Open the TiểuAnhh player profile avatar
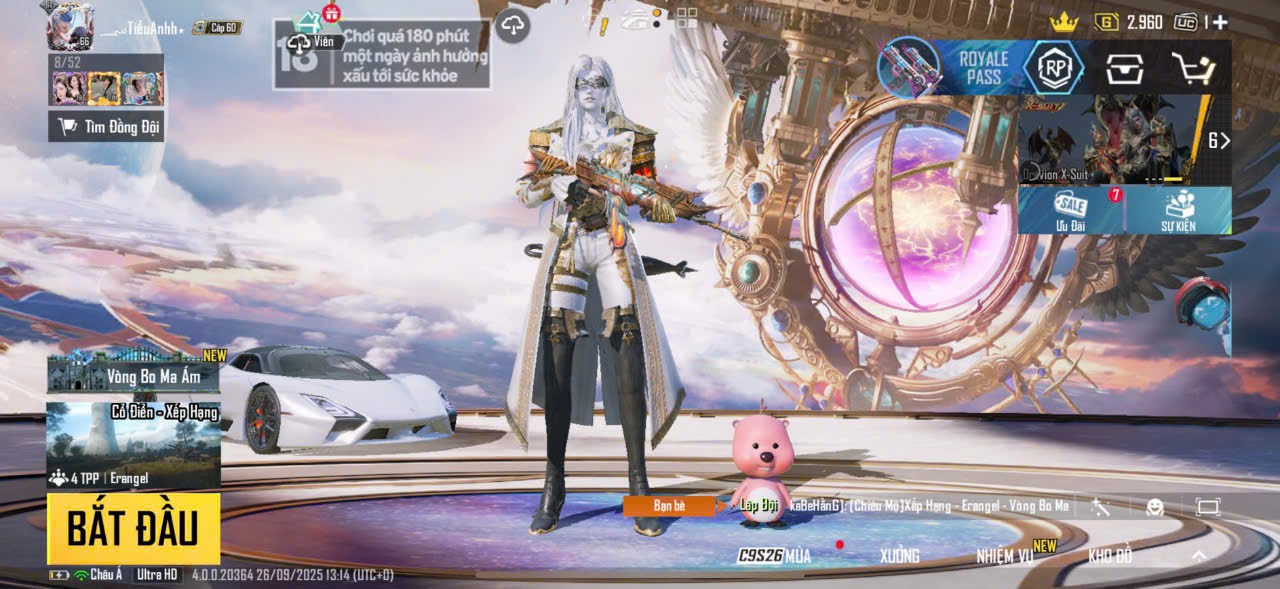1280x589 pixels. point(70,26)
